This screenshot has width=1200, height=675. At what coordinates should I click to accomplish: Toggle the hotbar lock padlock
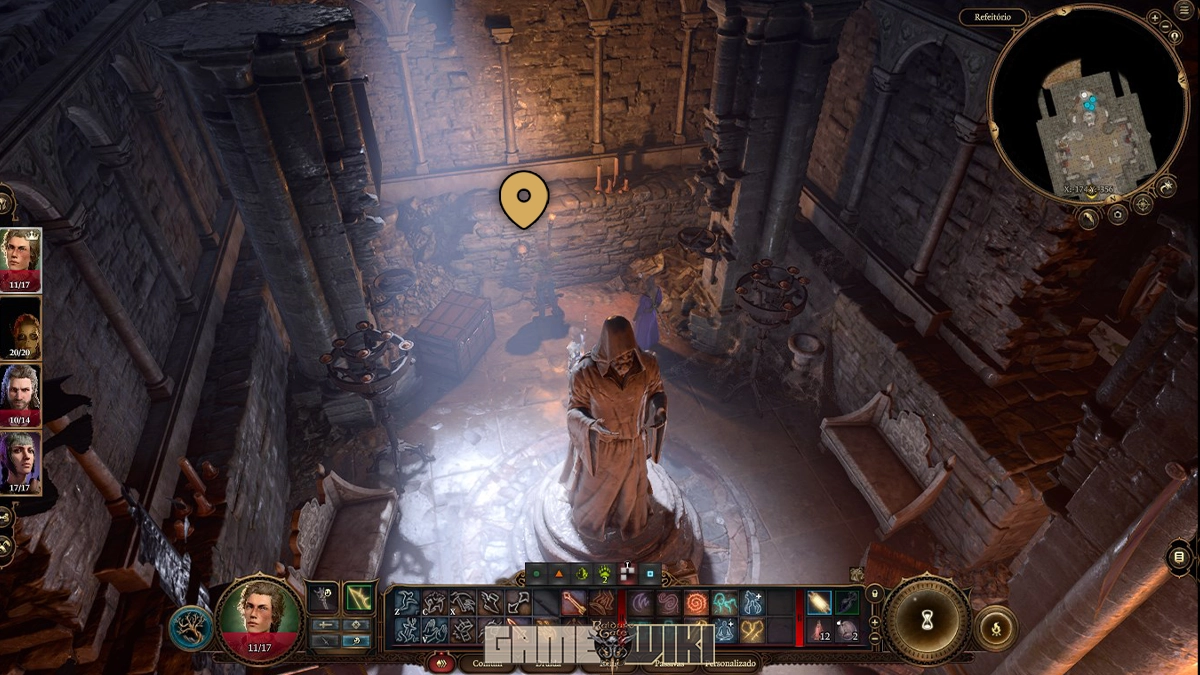point(875,594)
